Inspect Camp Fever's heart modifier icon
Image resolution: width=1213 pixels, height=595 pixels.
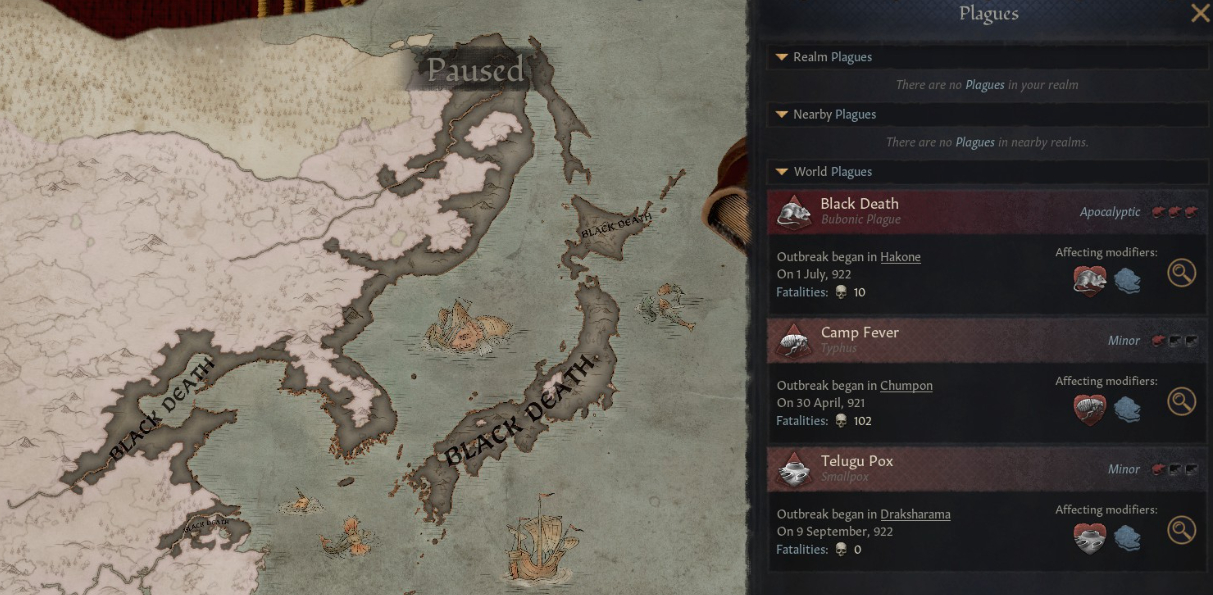click(1089, 409)
